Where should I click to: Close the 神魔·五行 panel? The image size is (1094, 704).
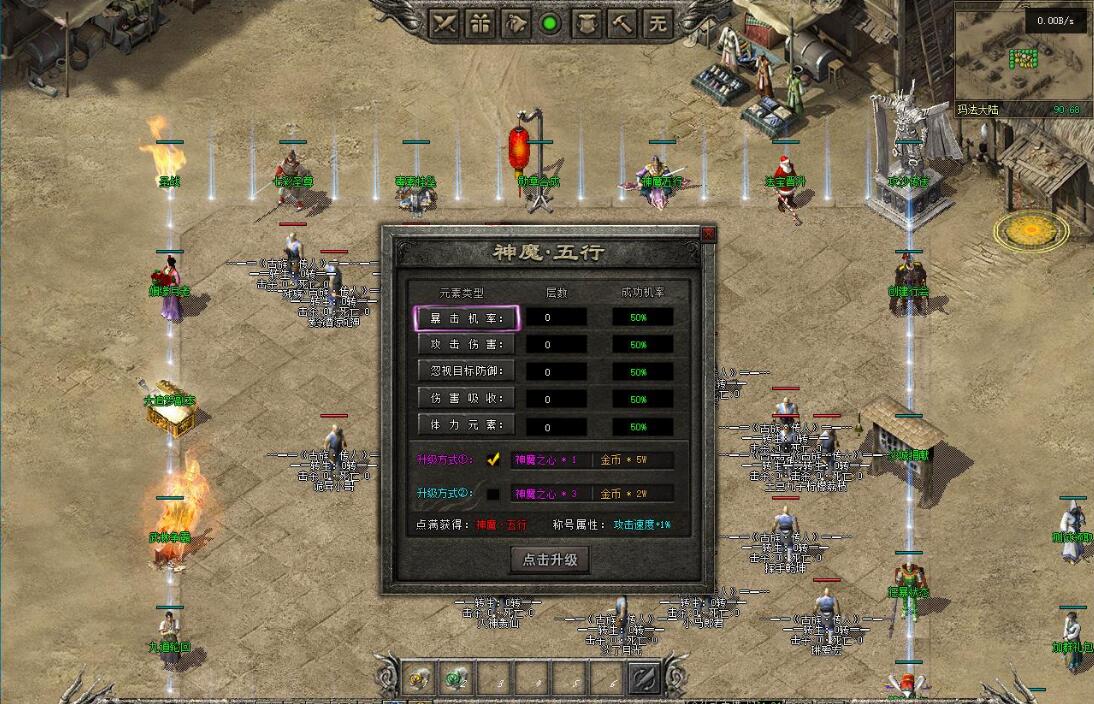pyautogui.click(x=708, y=234)
